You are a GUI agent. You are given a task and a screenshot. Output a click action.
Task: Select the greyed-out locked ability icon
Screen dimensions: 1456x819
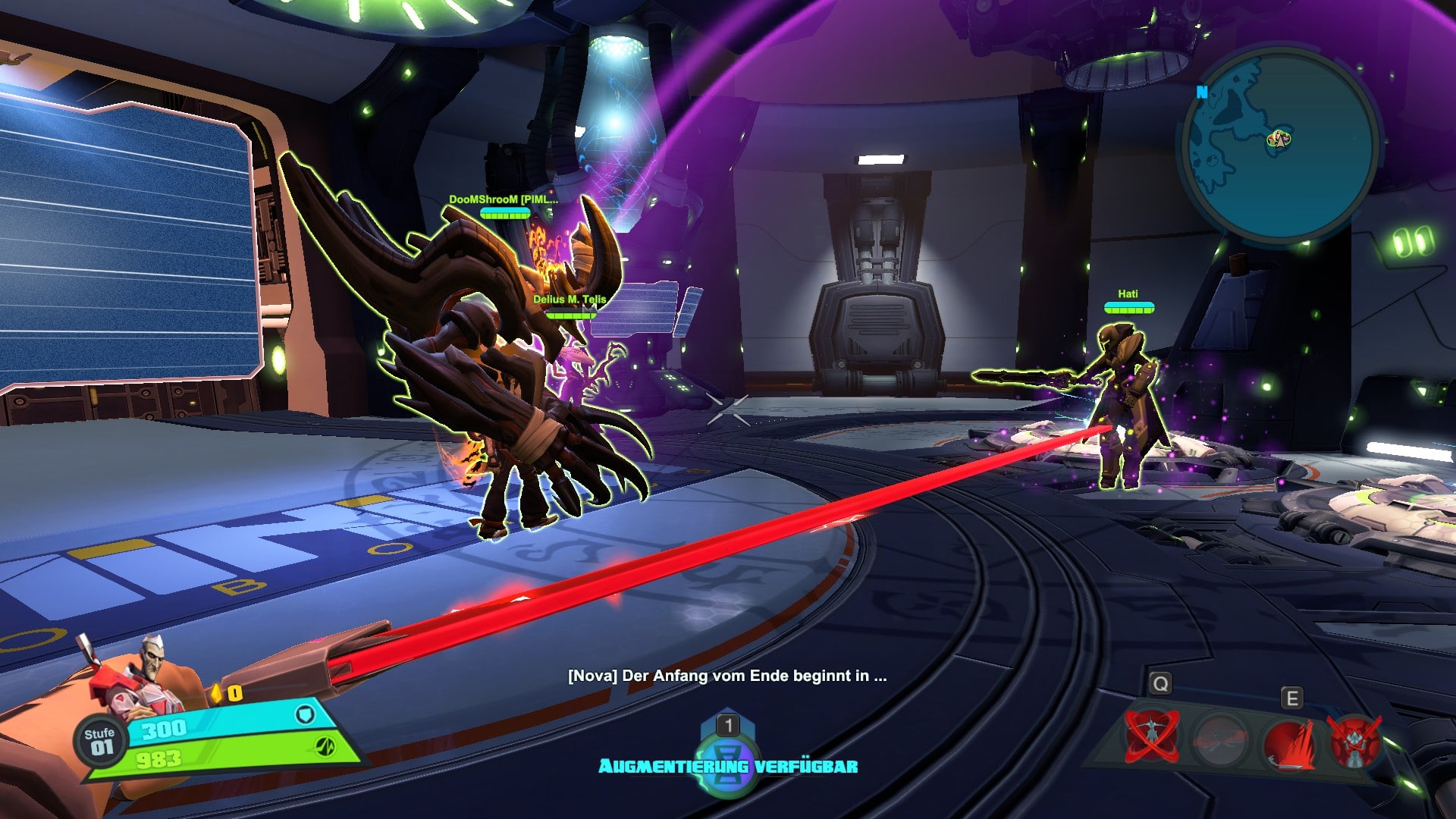[x=1220, y=738]
